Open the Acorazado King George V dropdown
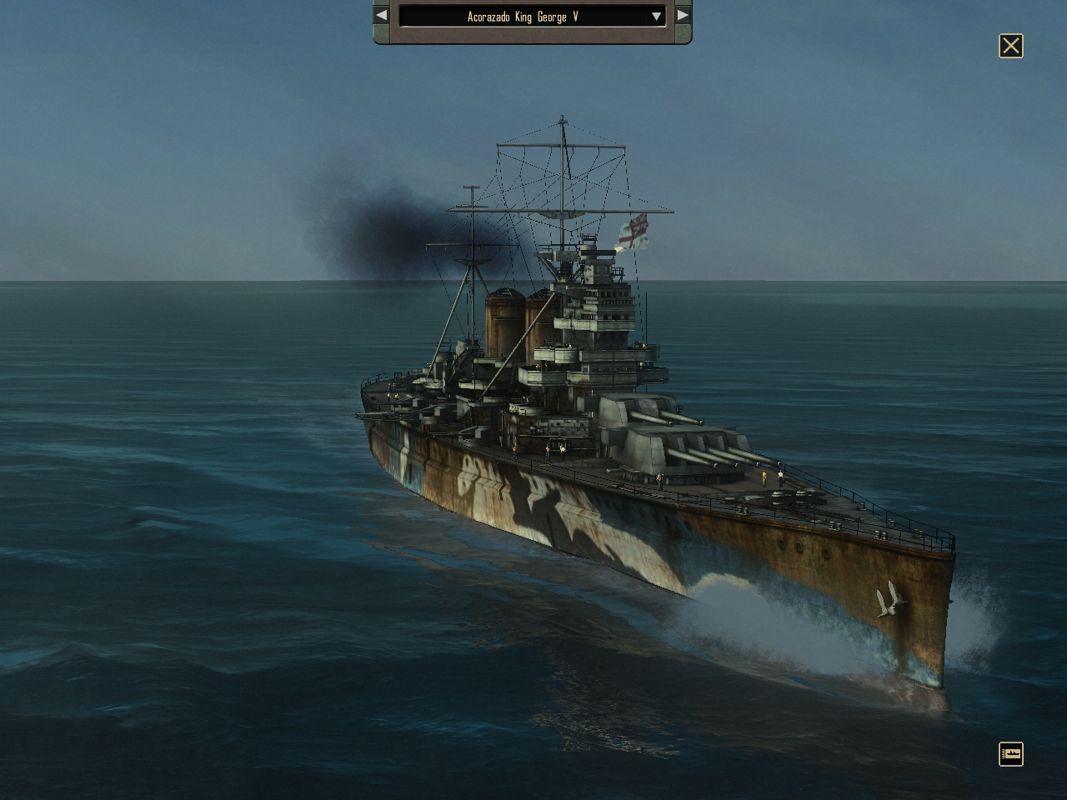The height and width of the screenshot is (800, 1067). click(x=656, y=16)
